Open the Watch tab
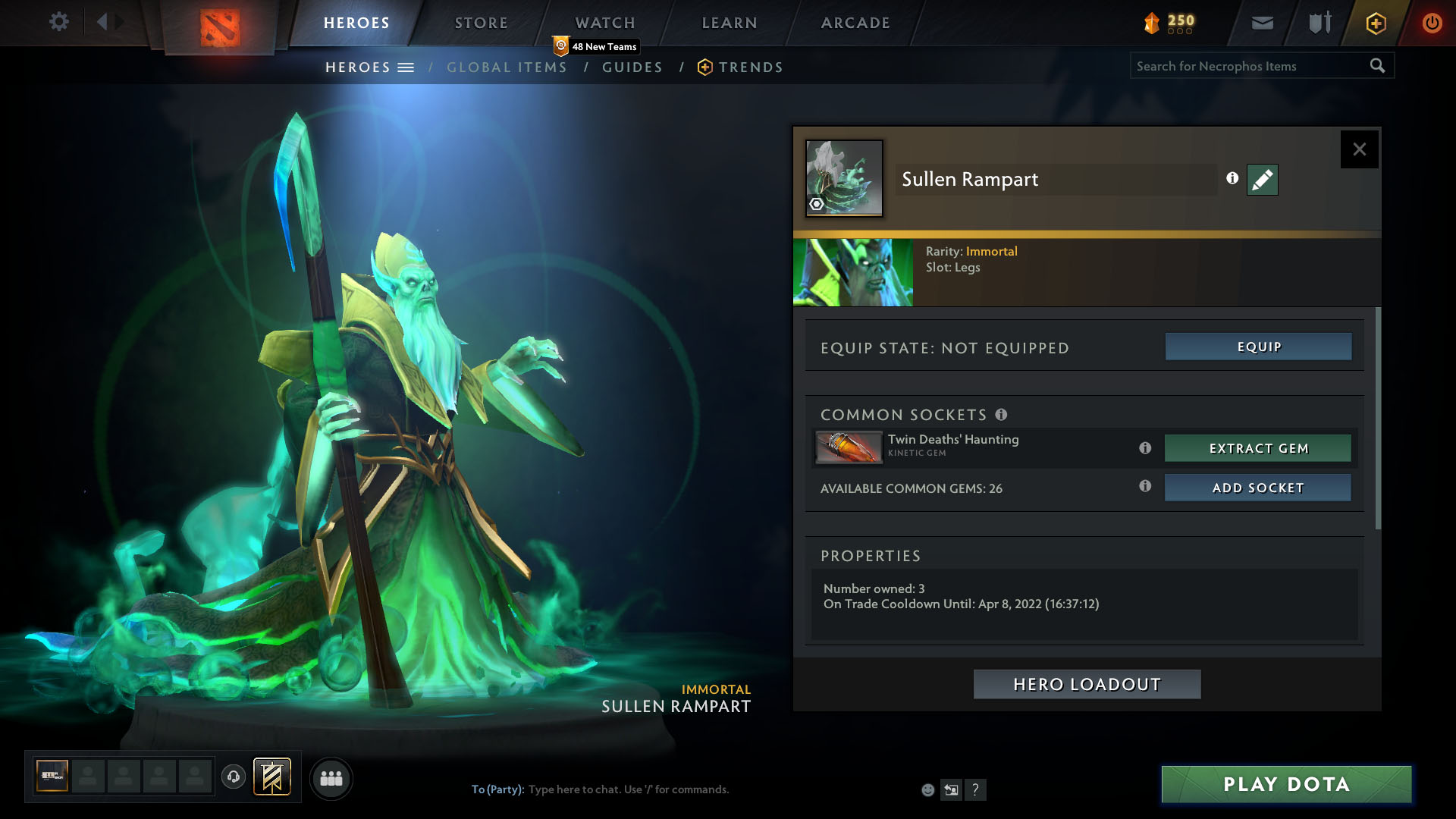This screenshot has width=1456, height=819. (x=605, y=23)
